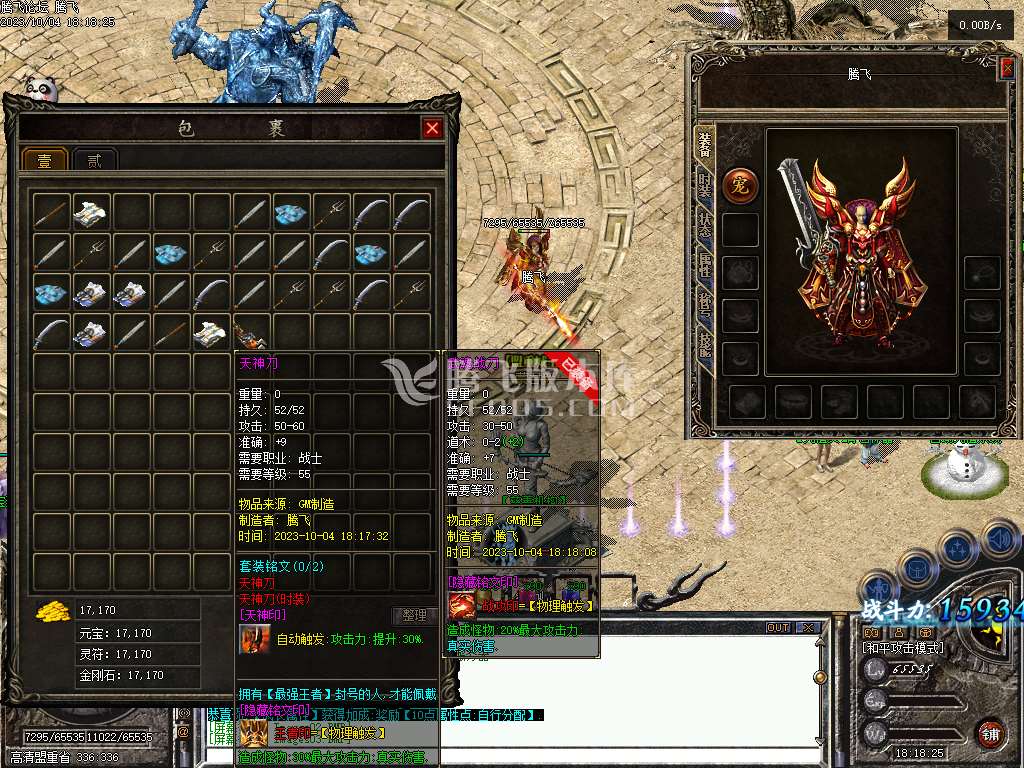
Task: Open the 时装 fashion tab
Action: (x=704, y=185)
